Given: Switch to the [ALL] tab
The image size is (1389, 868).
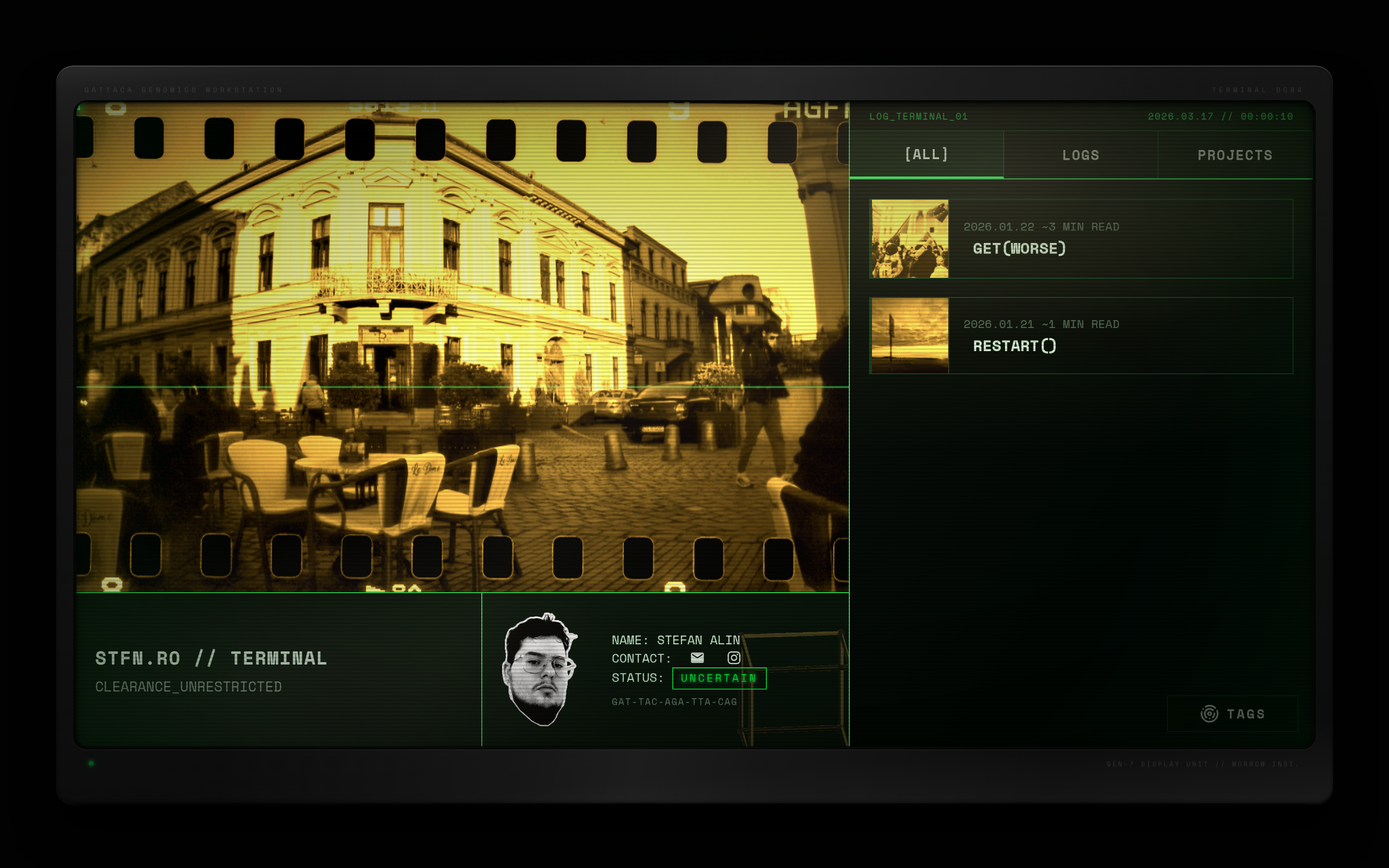Looking at the screenshot, I should (x=926, y=154).
